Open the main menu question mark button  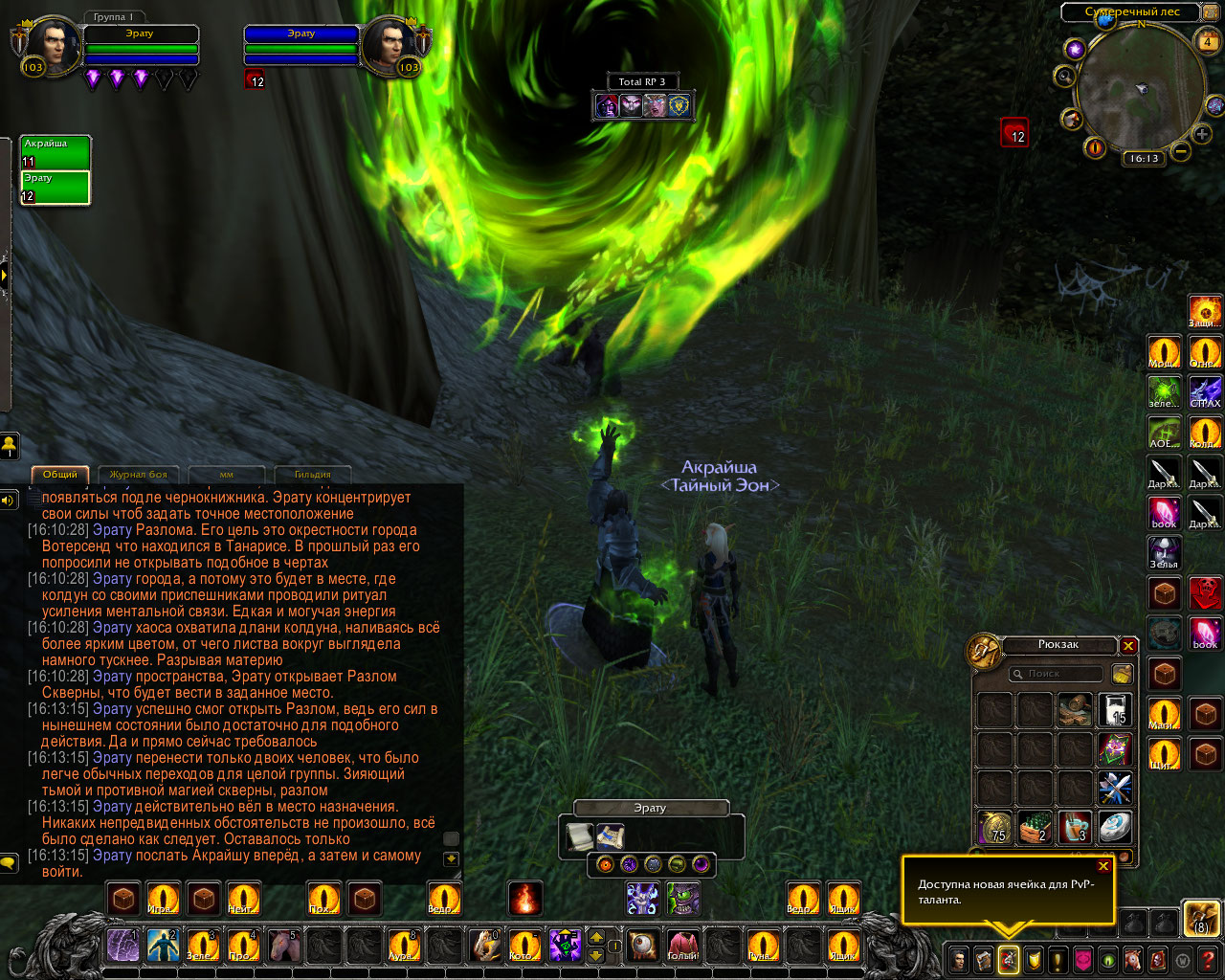coord(1208,959)
